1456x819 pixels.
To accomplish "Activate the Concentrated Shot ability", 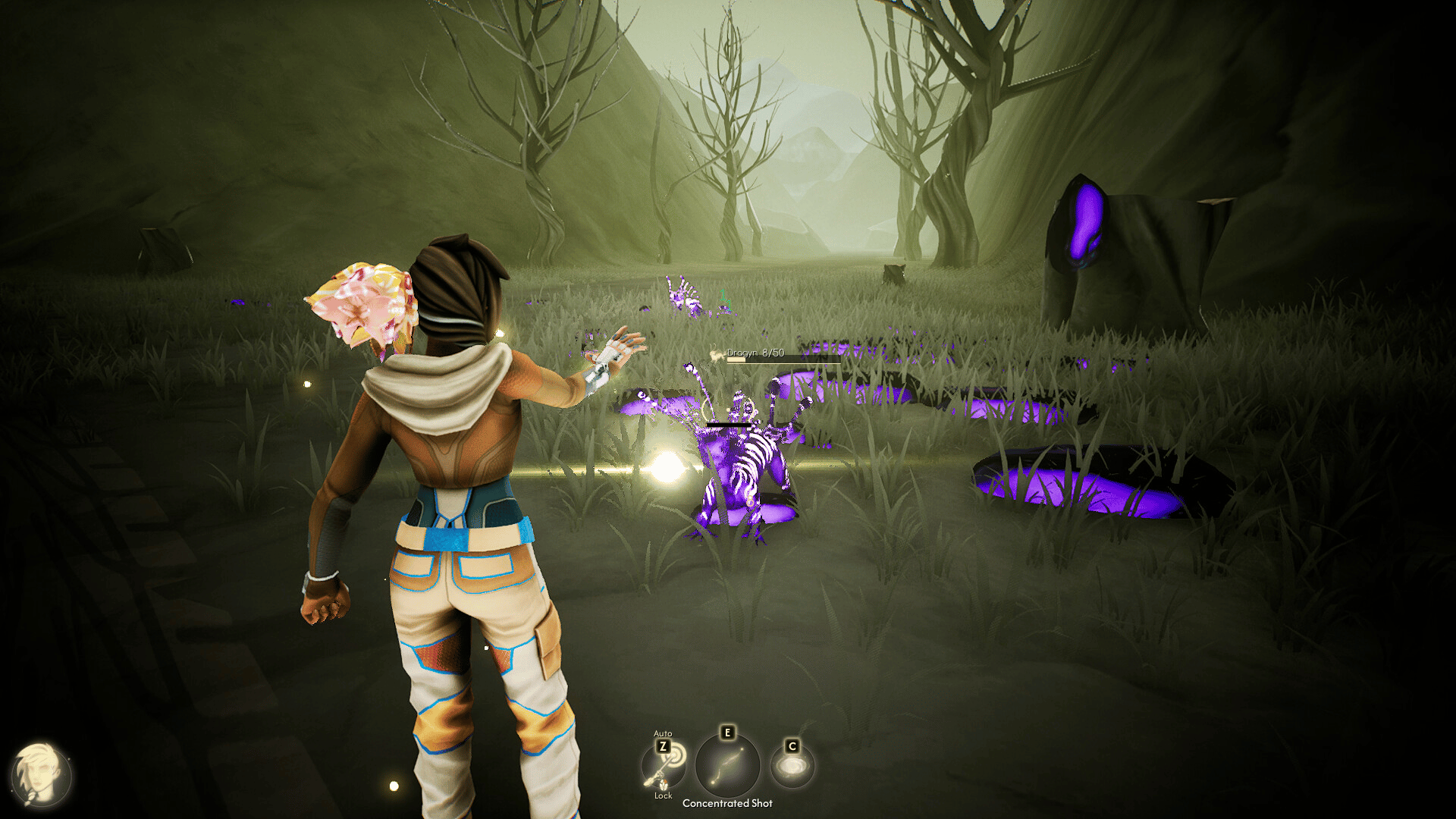I will tap(727, 766).
